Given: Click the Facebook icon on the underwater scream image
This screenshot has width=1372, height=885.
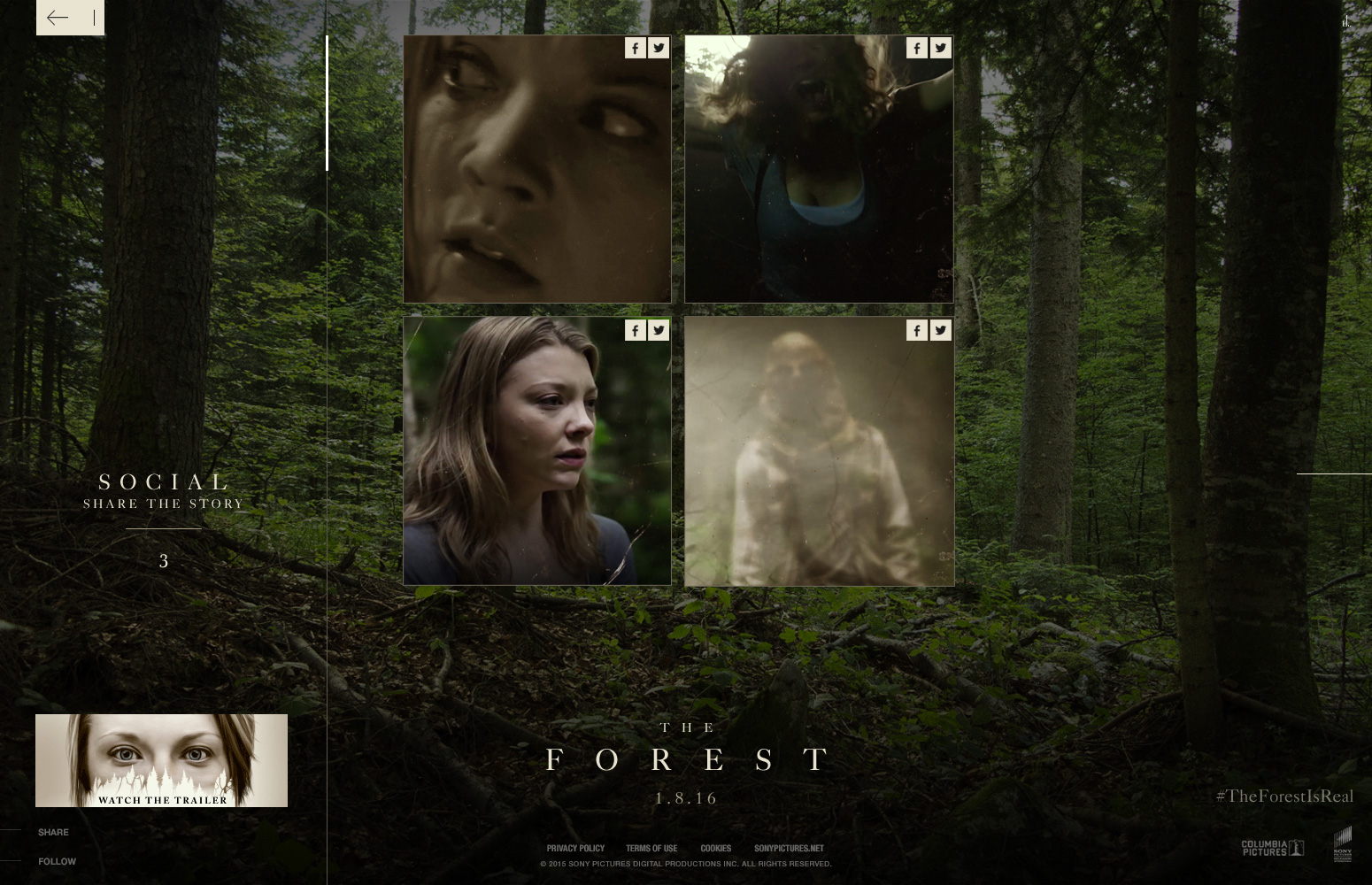Looking at the screenshot, I should coord(917,48).
